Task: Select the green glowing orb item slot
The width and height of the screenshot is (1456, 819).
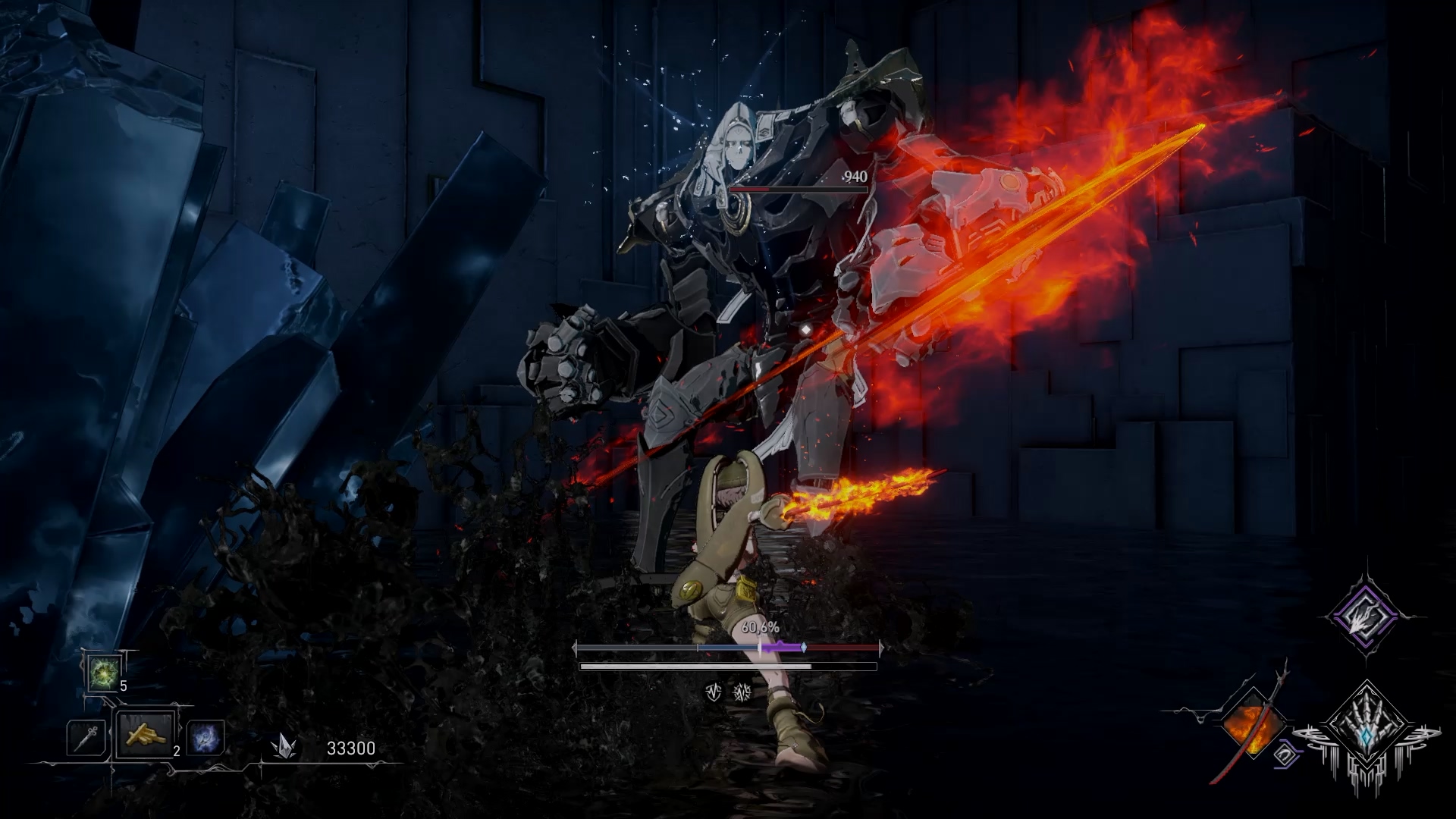Action: pyautogui.click(x=102, y=672)
